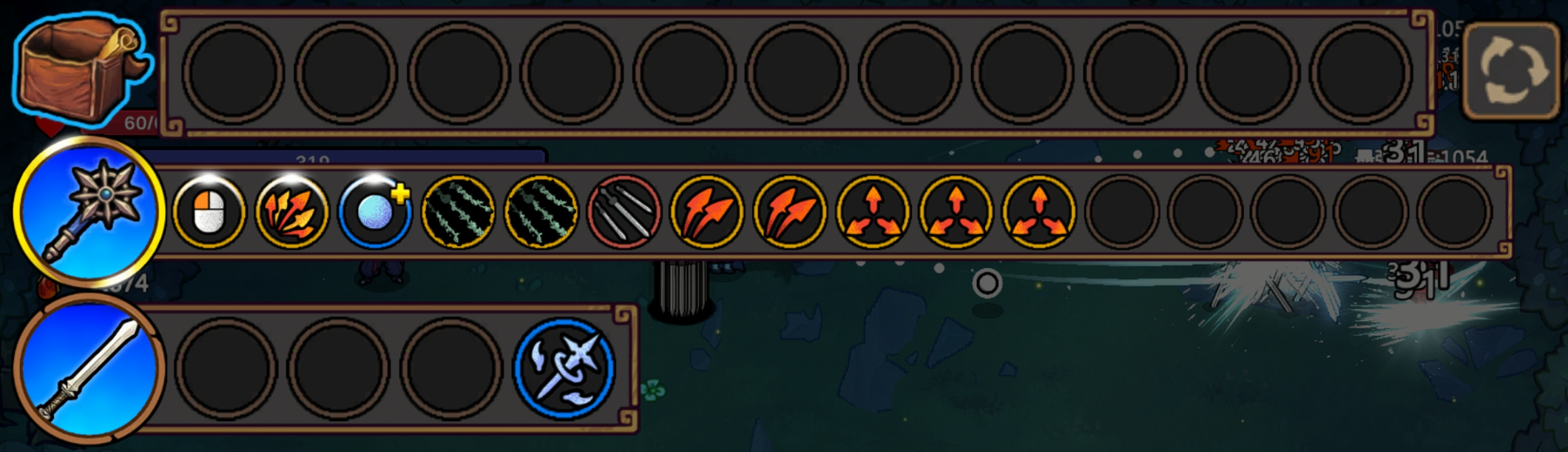Select the star-headed staff weapon
Viewport: 1568px width, 452px height.
pos(89,211)
